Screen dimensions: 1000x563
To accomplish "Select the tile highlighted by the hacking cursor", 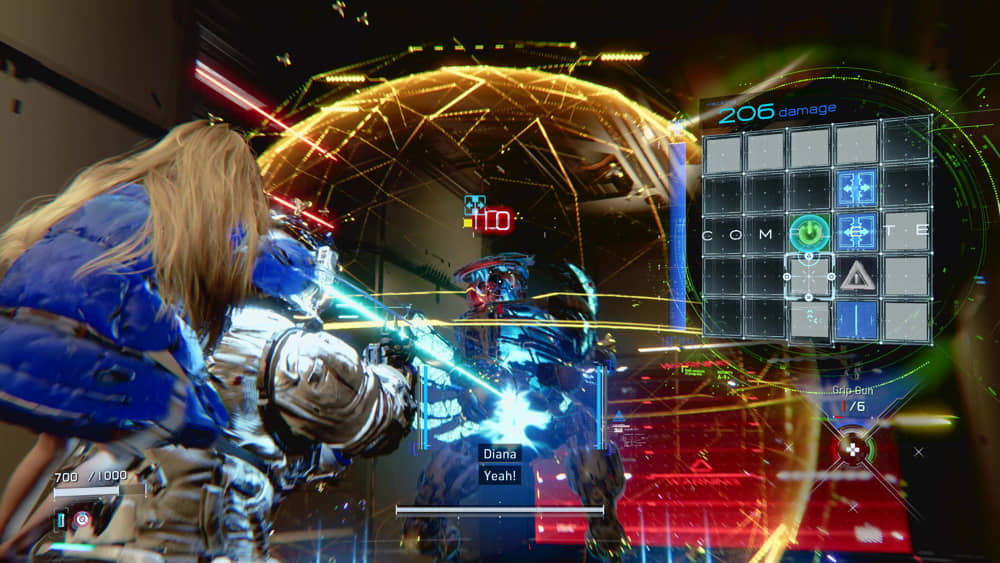I will tap(810, 276).
